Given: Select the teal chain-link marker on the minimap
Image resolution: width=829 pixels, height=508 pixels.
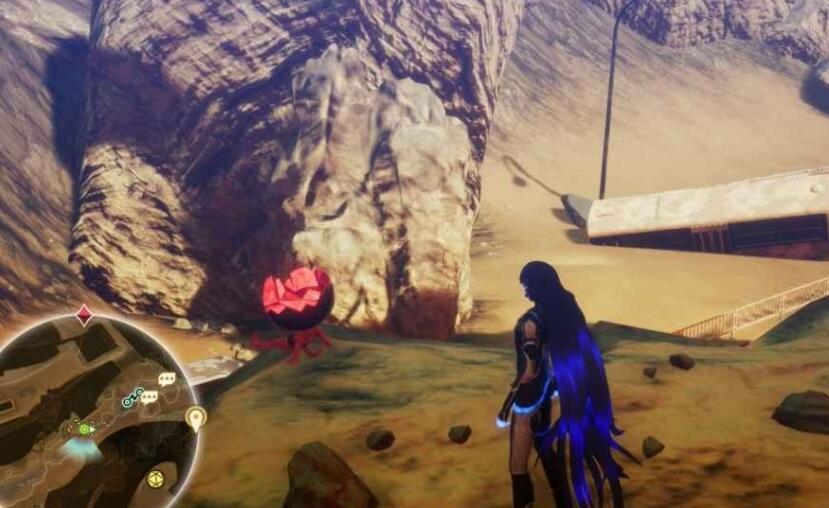Looking at the screenshot, I should (x=133, y=399).
